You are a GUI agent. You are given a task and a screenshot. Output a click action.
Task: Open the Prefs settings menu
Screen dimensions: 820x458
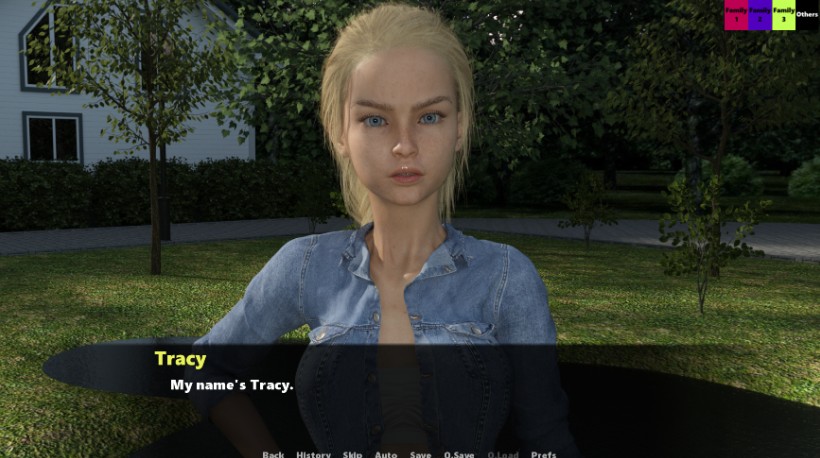tap(544, 454)
